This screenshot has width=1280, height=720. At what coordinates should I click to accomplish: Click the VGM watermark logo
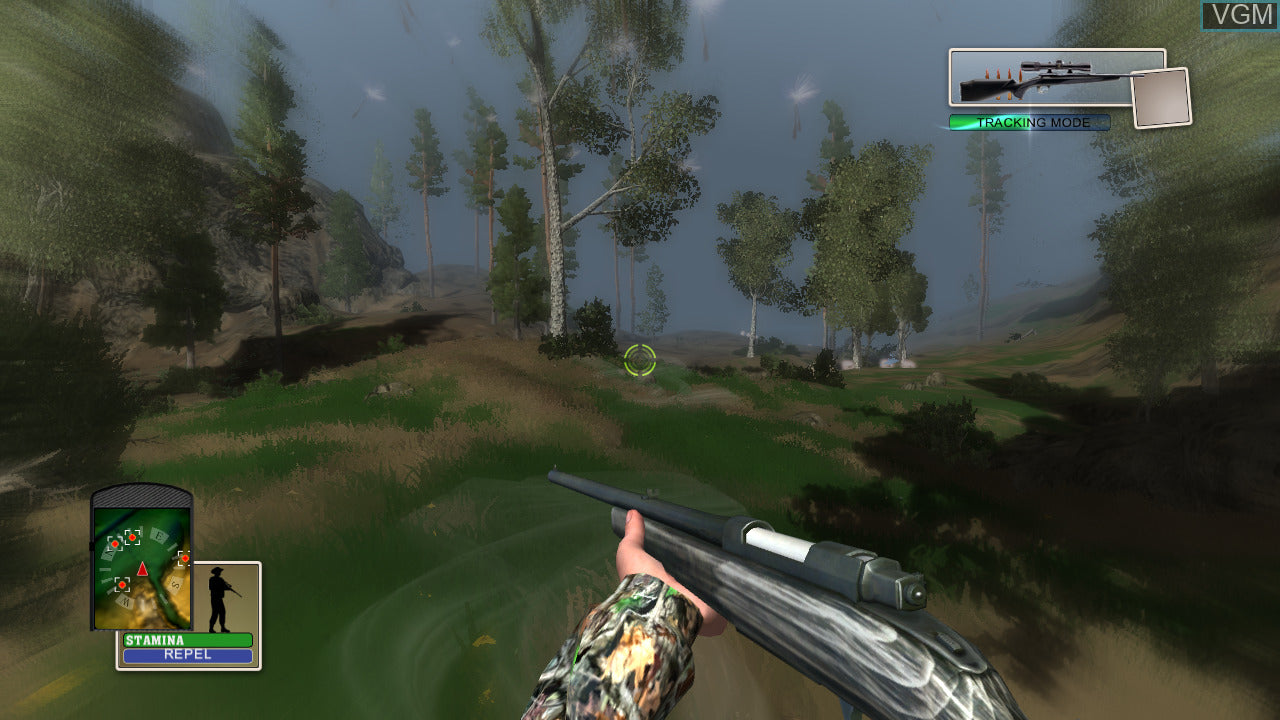click(x=1239, y=15)
